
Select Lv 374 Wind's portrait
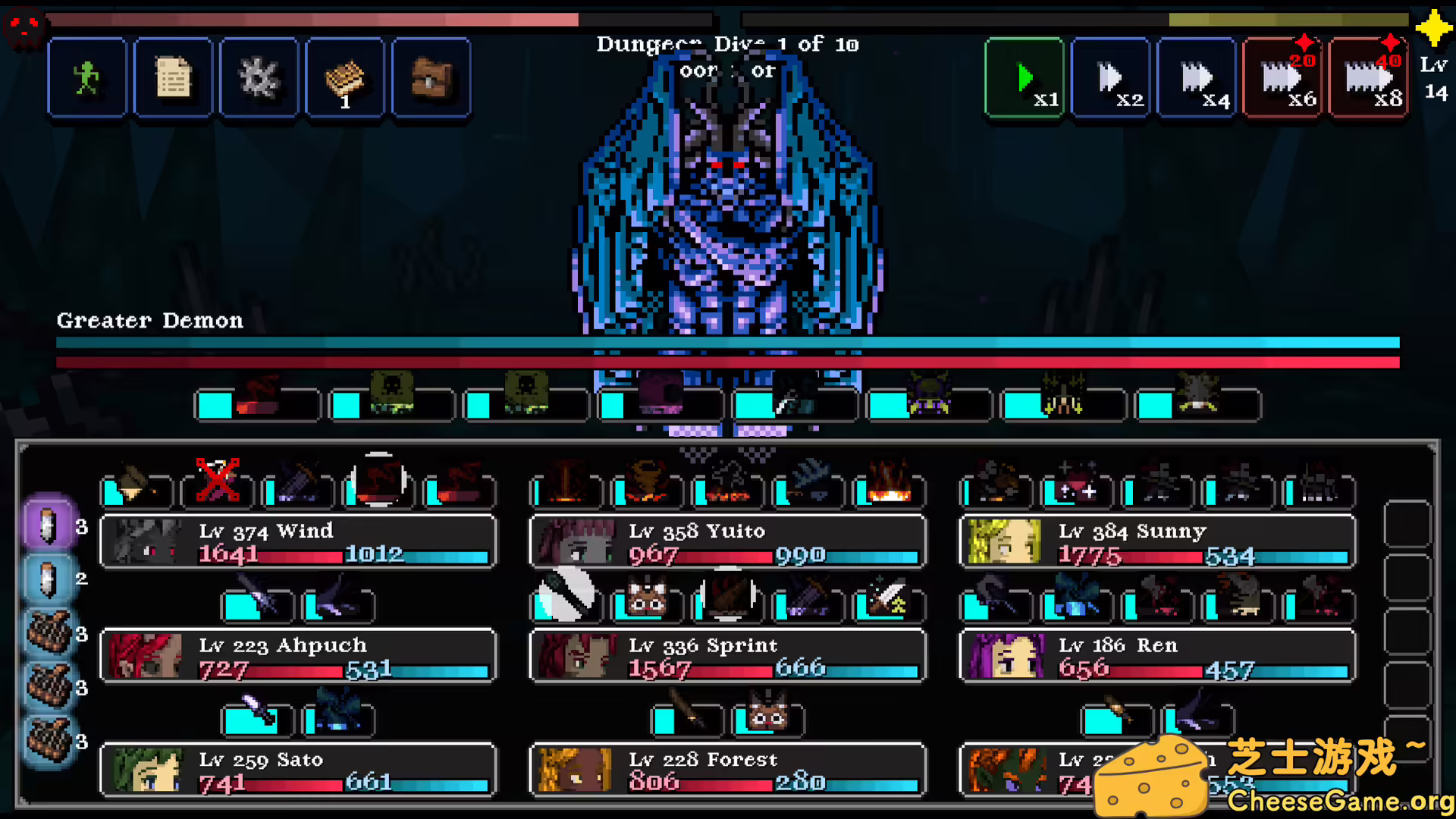143,541
